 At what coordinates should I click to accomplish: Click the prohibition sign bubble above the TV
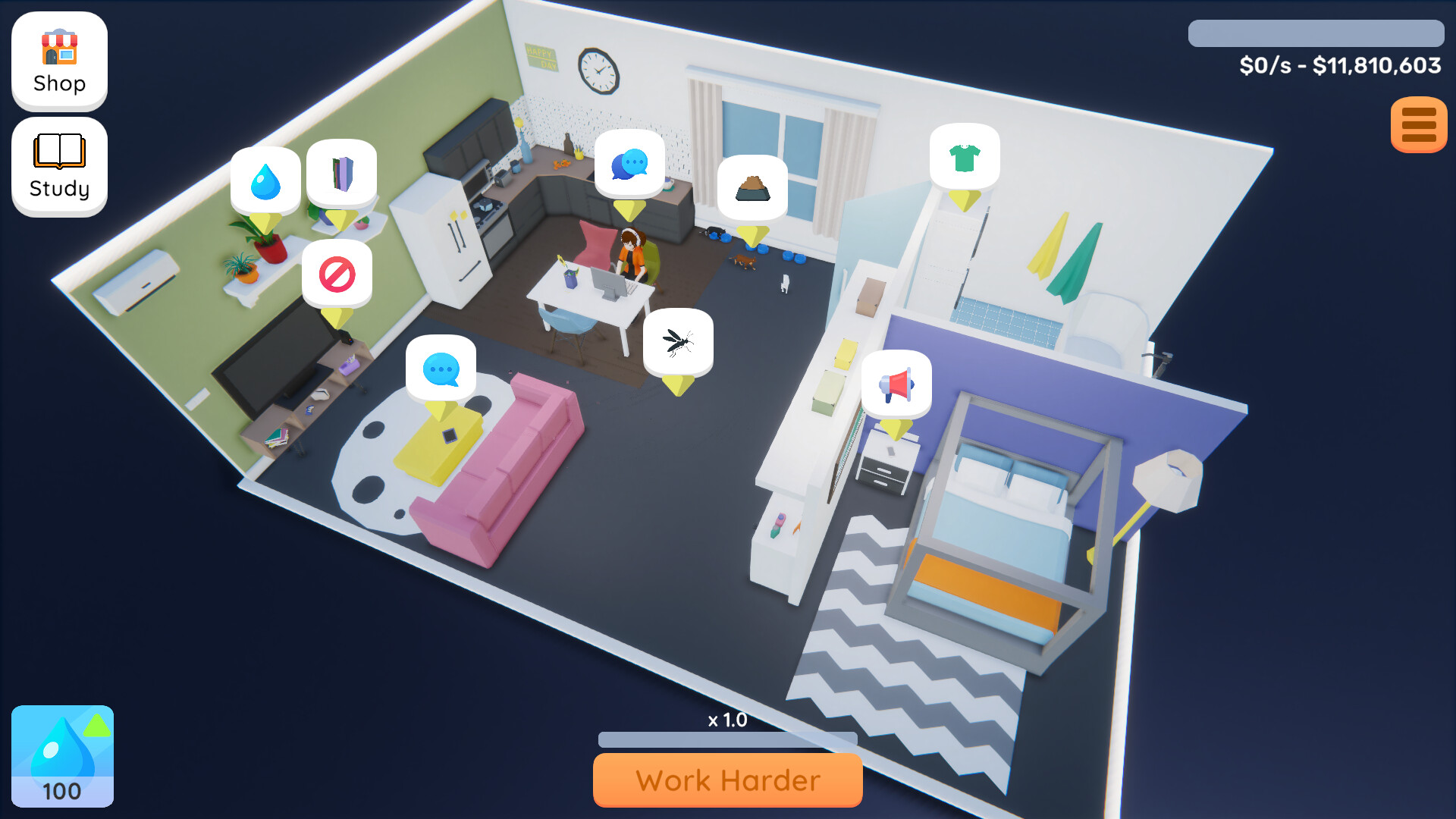coord(338,274)
